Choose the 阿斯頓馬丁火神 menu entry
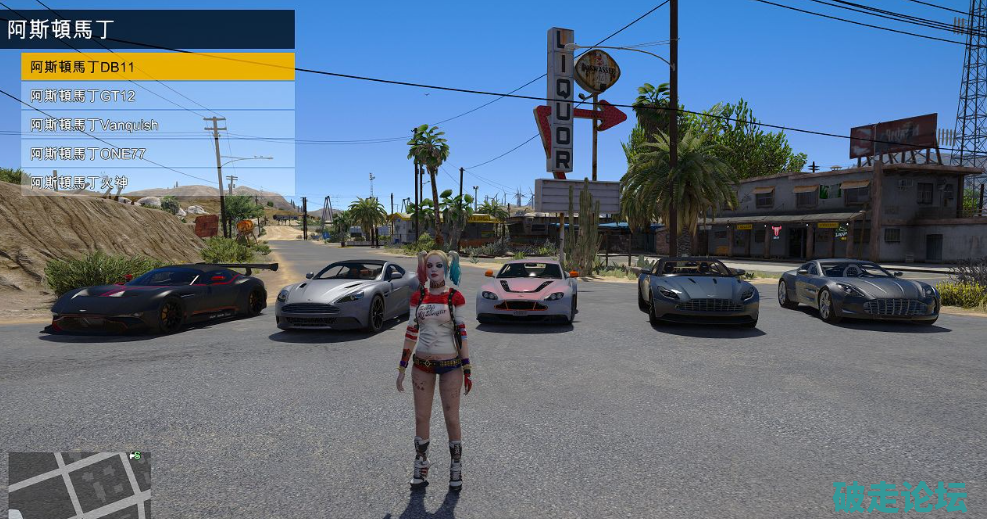The width and height of the screenshot is (987, 519). [x=157, y=182]
